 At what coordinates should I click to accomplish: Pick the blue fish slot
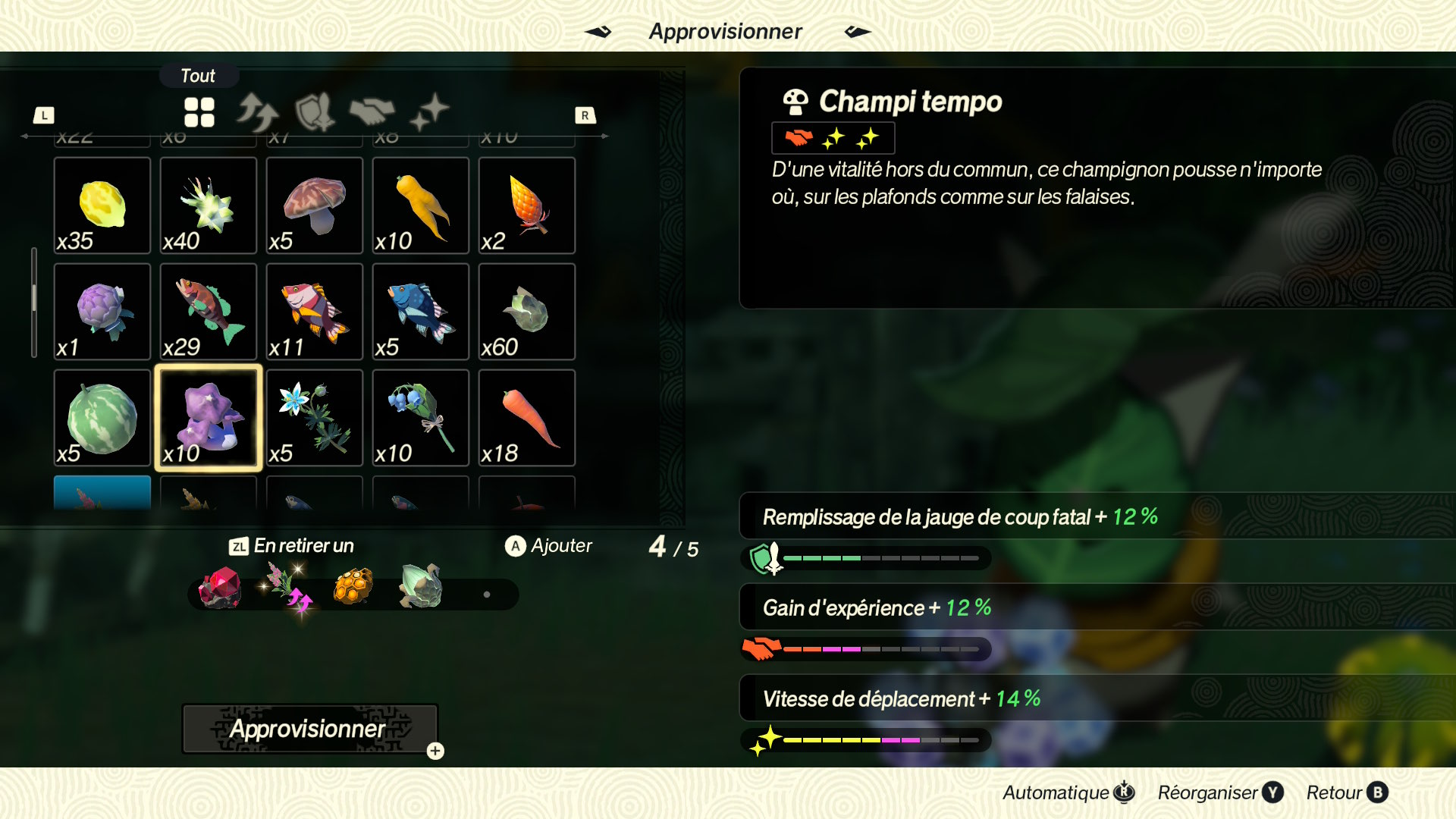click(x=421, y=312)
